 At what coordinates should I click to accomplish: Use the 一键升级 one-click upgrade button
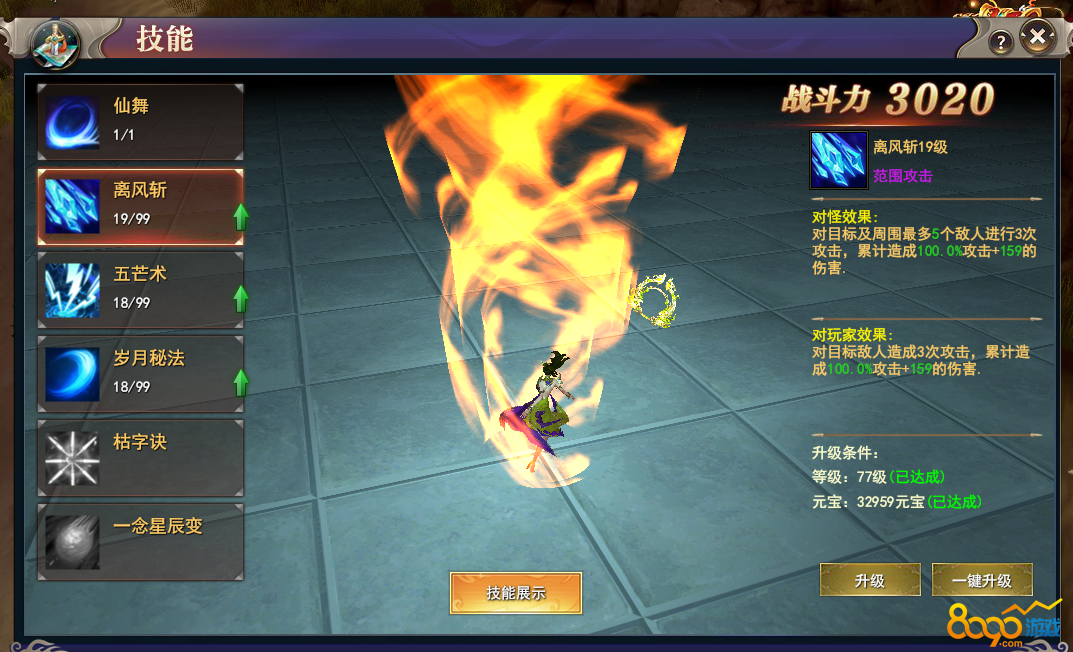[982, 580]
